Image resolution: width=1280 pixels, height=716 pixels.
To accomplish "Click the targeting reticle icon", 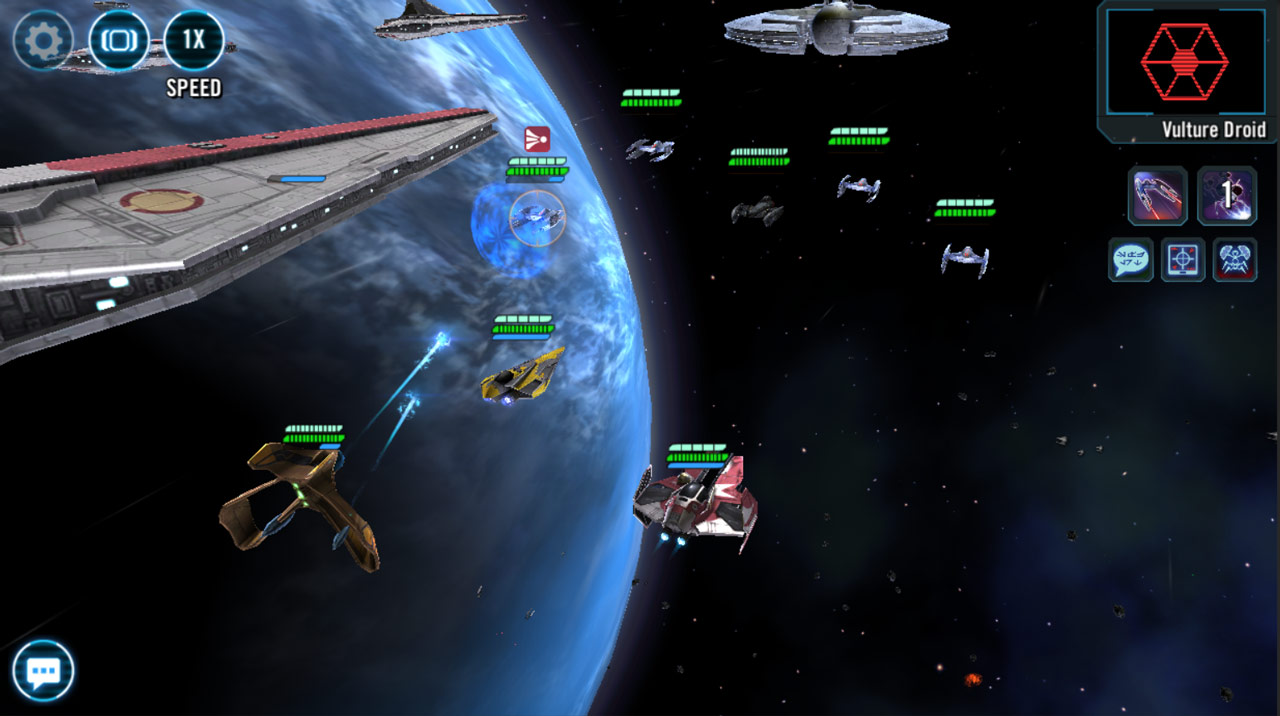I will pos(1183,260).
